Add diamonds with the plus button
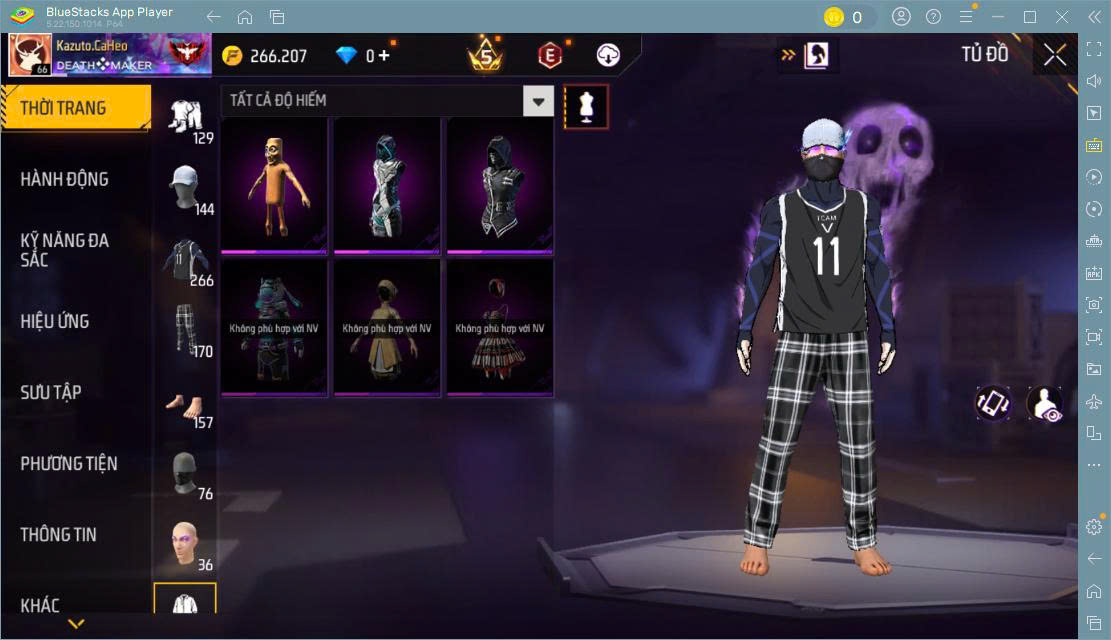 pos(384,56)
